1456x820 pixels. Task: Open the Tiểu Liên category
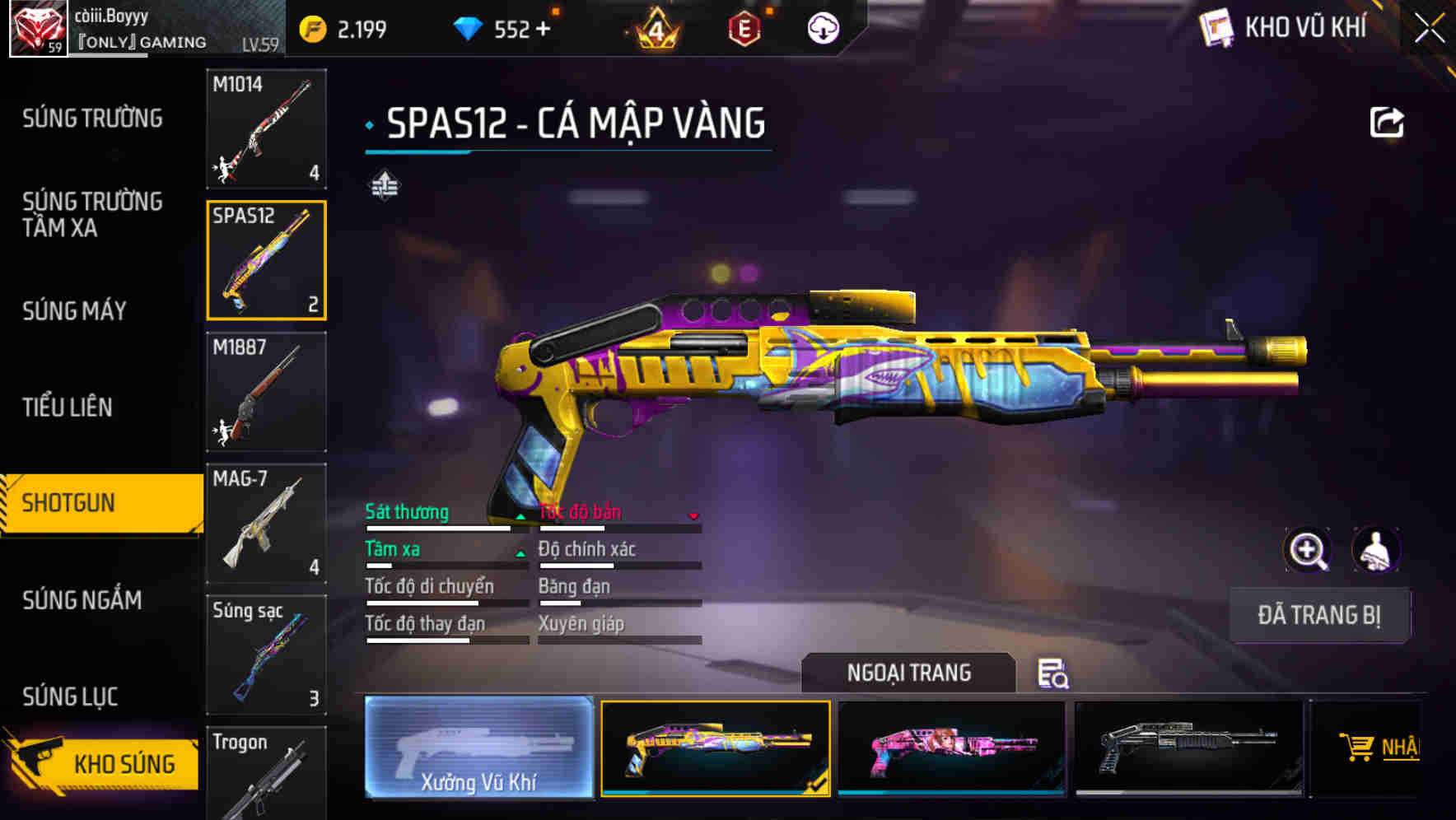pyautogui.click(x=68, y=407)
